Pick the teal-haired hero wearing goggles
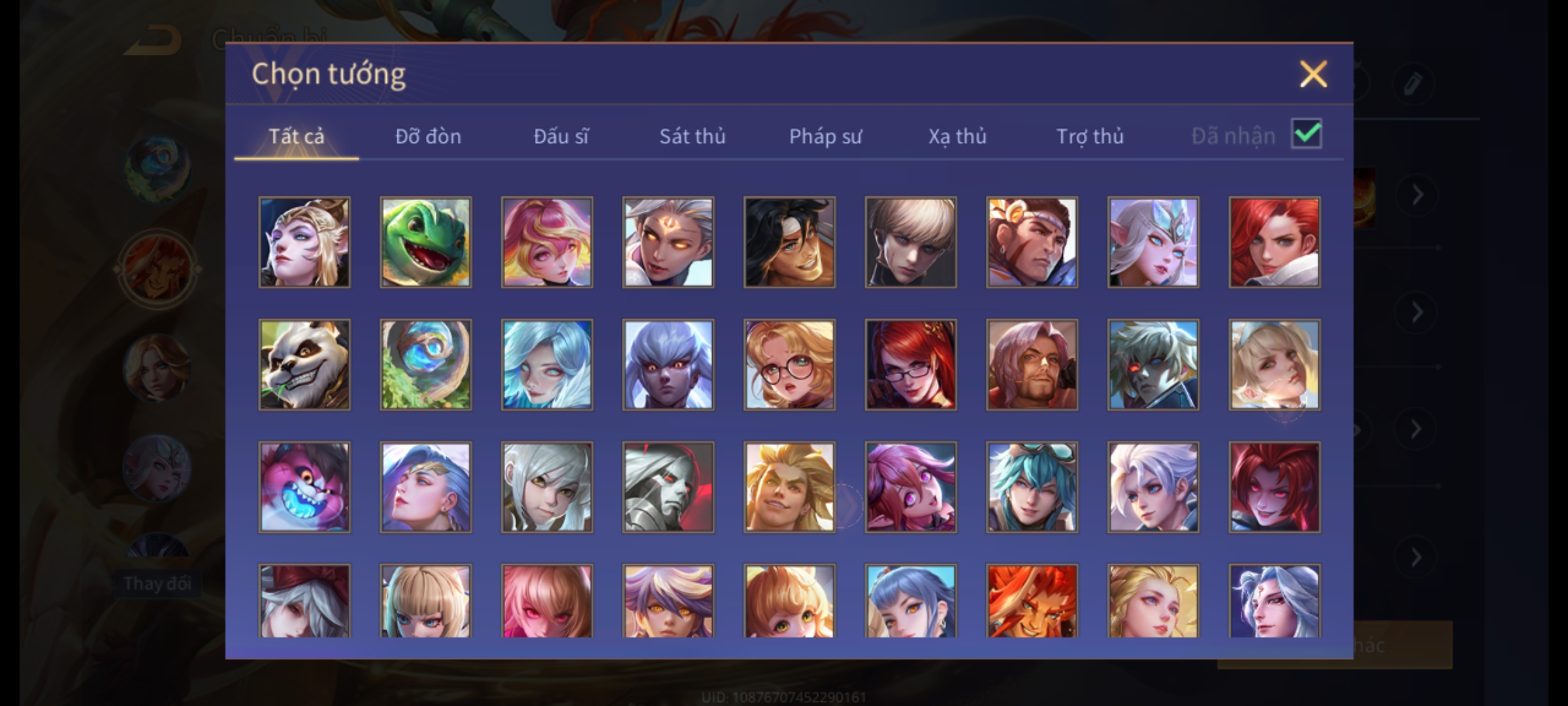1568x706 pixels. coord(1032,487)
